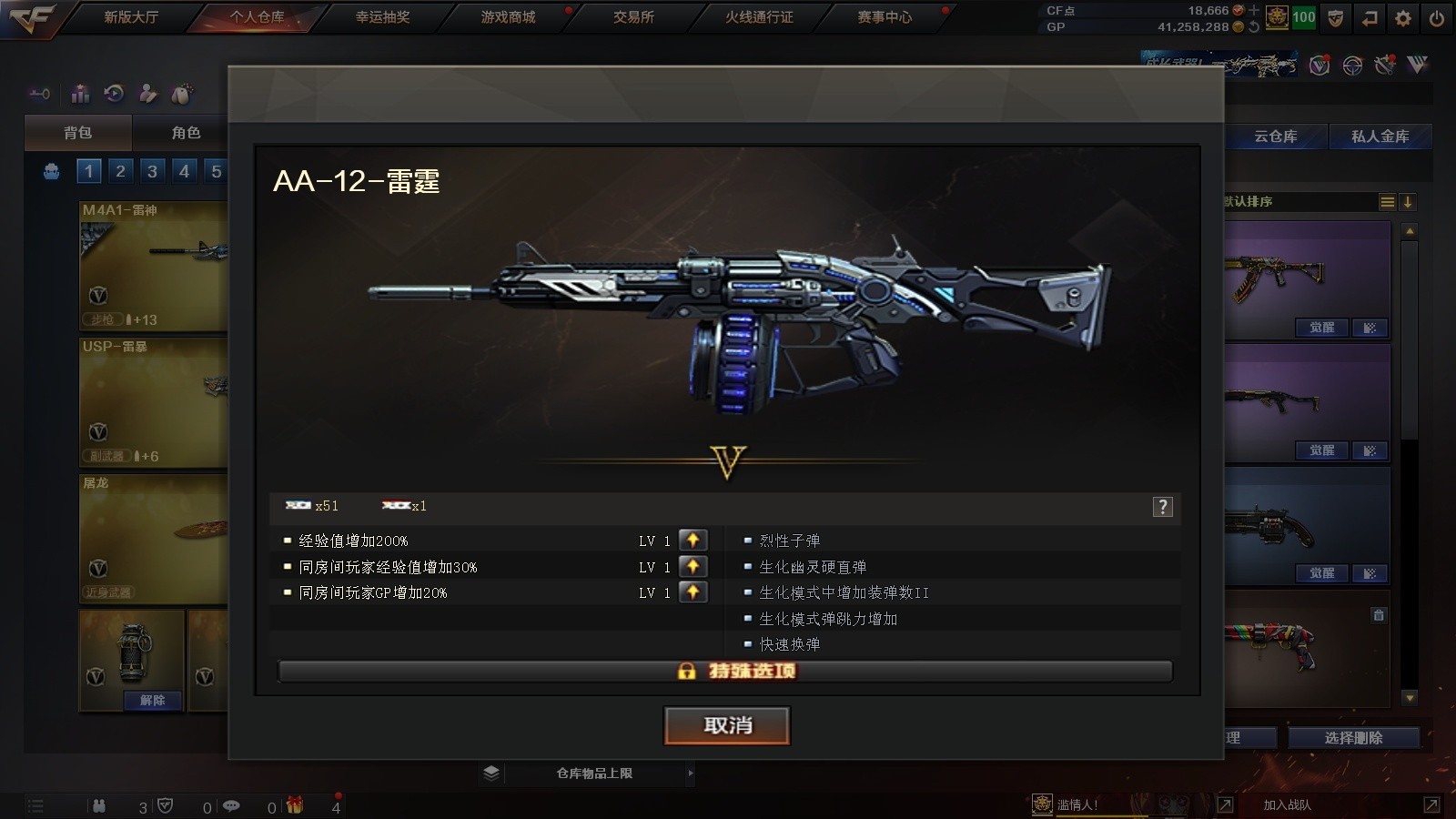Click the 选择删除 button
This screenshot has width=1456, height=819.
[1353, 738]
